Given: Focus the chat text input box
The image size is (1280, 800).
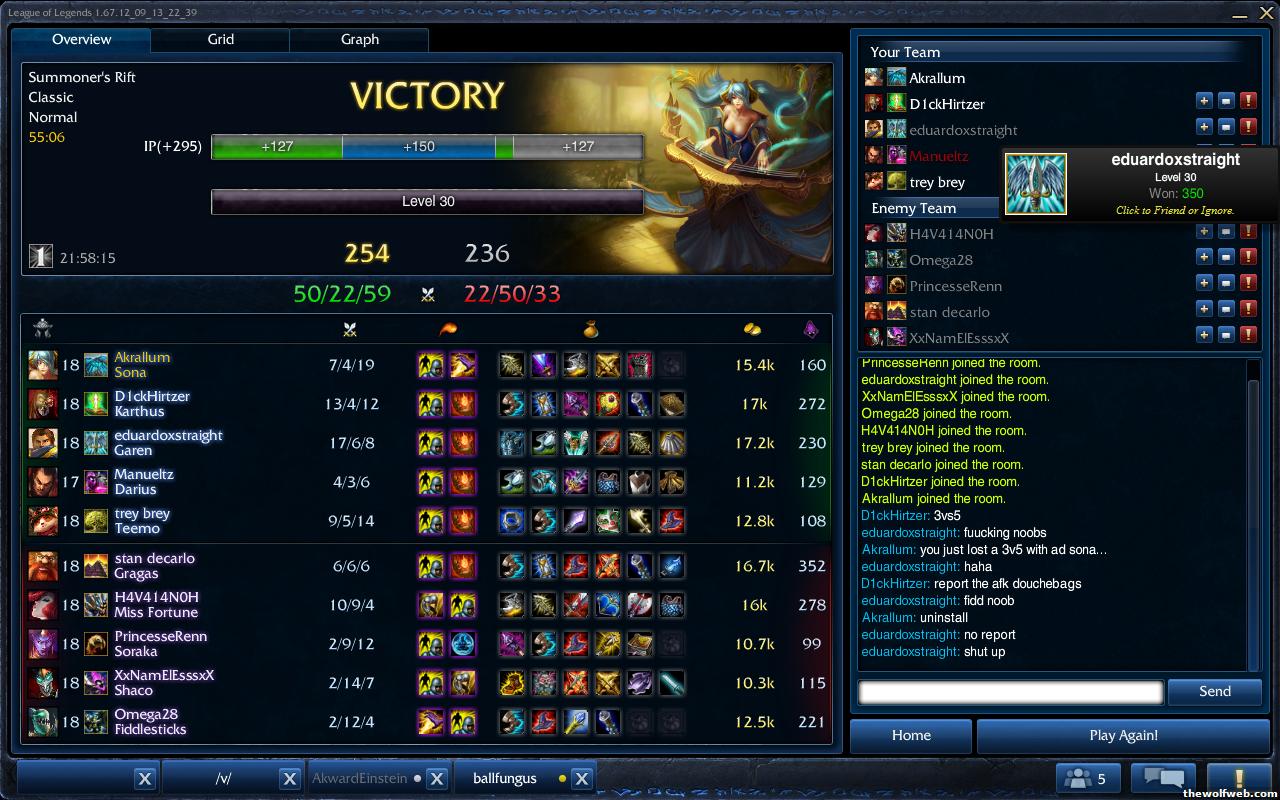Looking at the screenshot, I should pos(1010,691).
